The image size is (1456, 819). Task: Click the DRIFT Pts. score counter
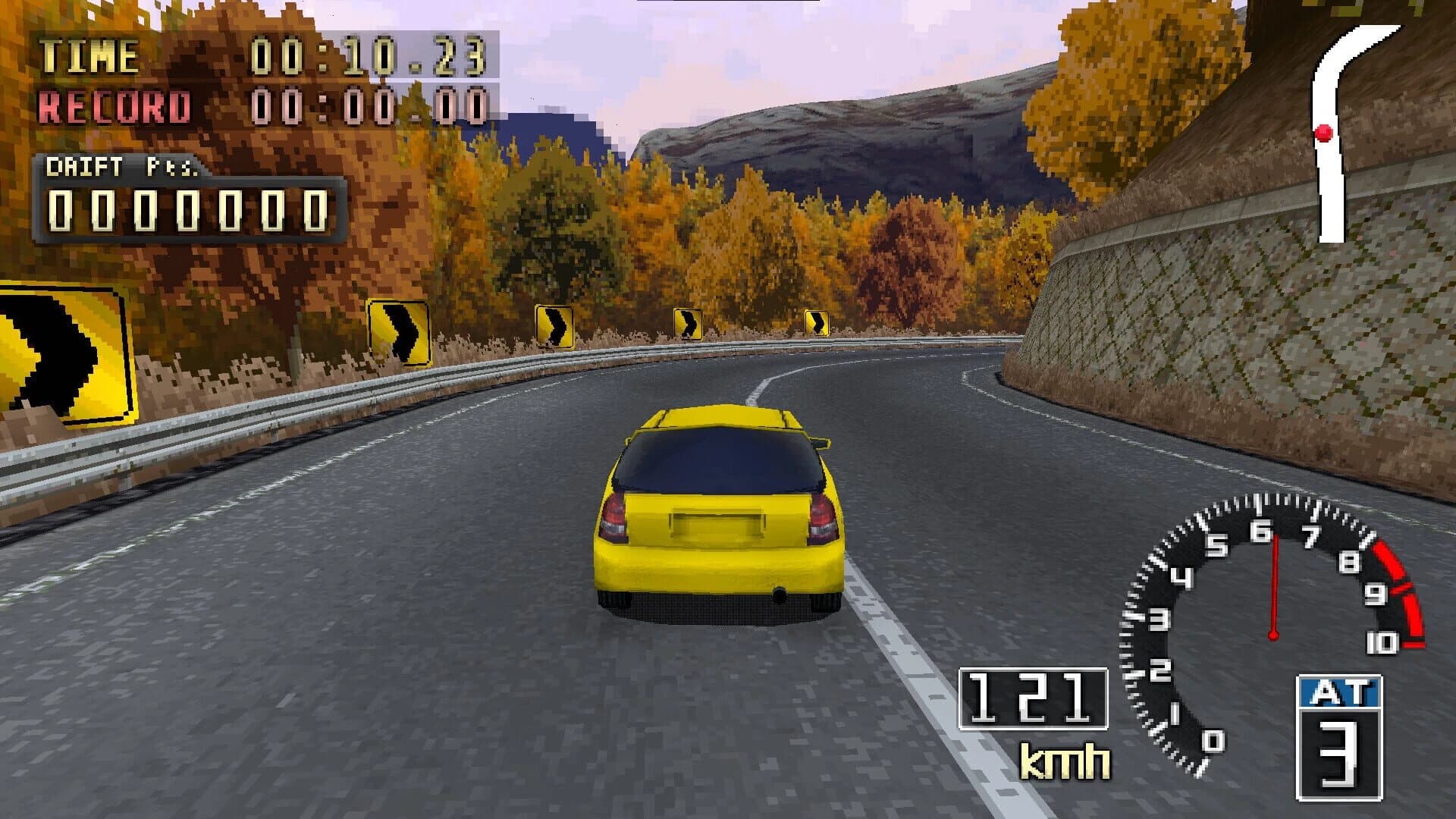pyautogui.click(x=186, y=212)
